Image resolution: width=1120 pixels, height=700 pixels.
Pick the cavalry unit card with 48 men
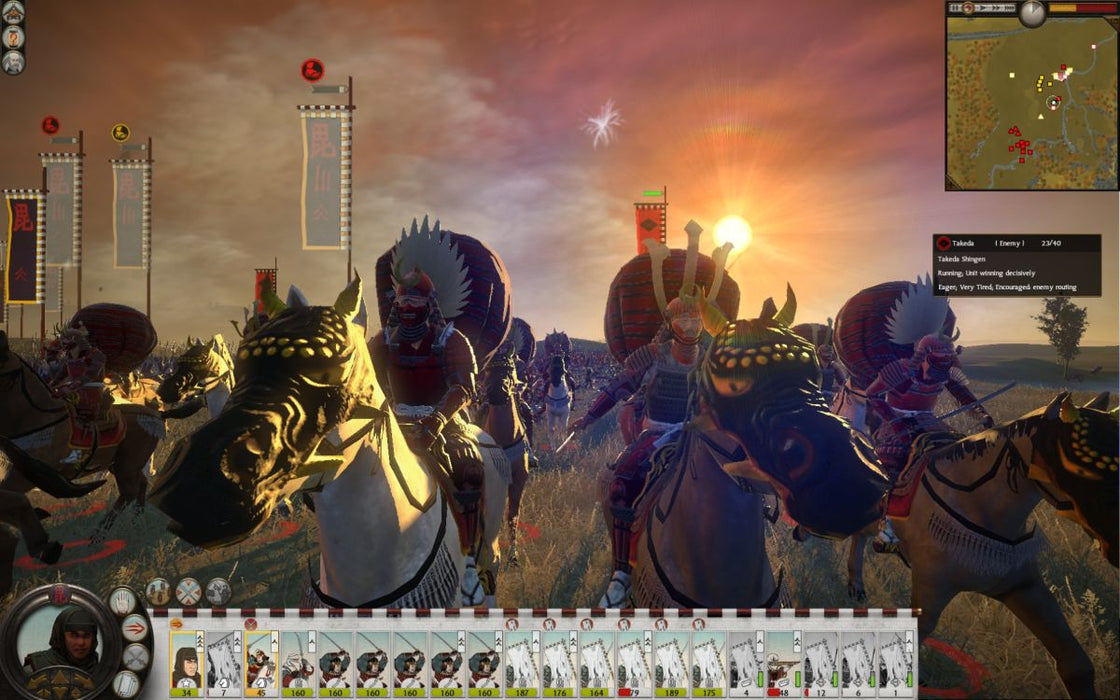(x=783, y=657)
